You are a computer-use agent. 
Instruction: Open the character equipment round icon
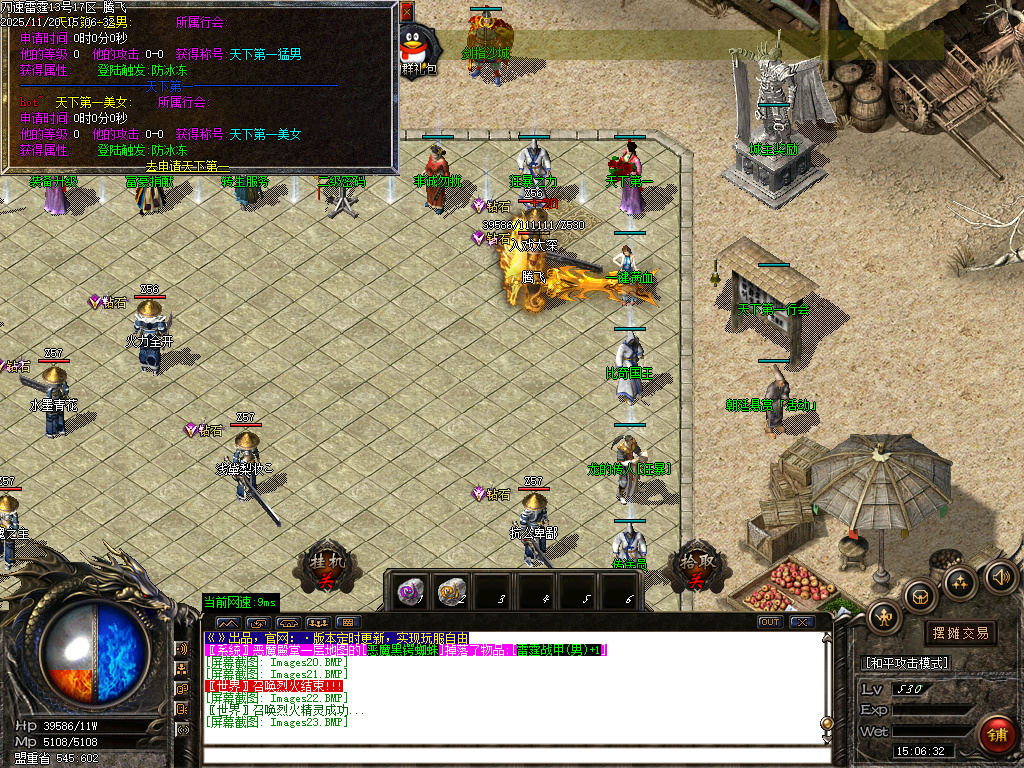(x=884, y=616)
